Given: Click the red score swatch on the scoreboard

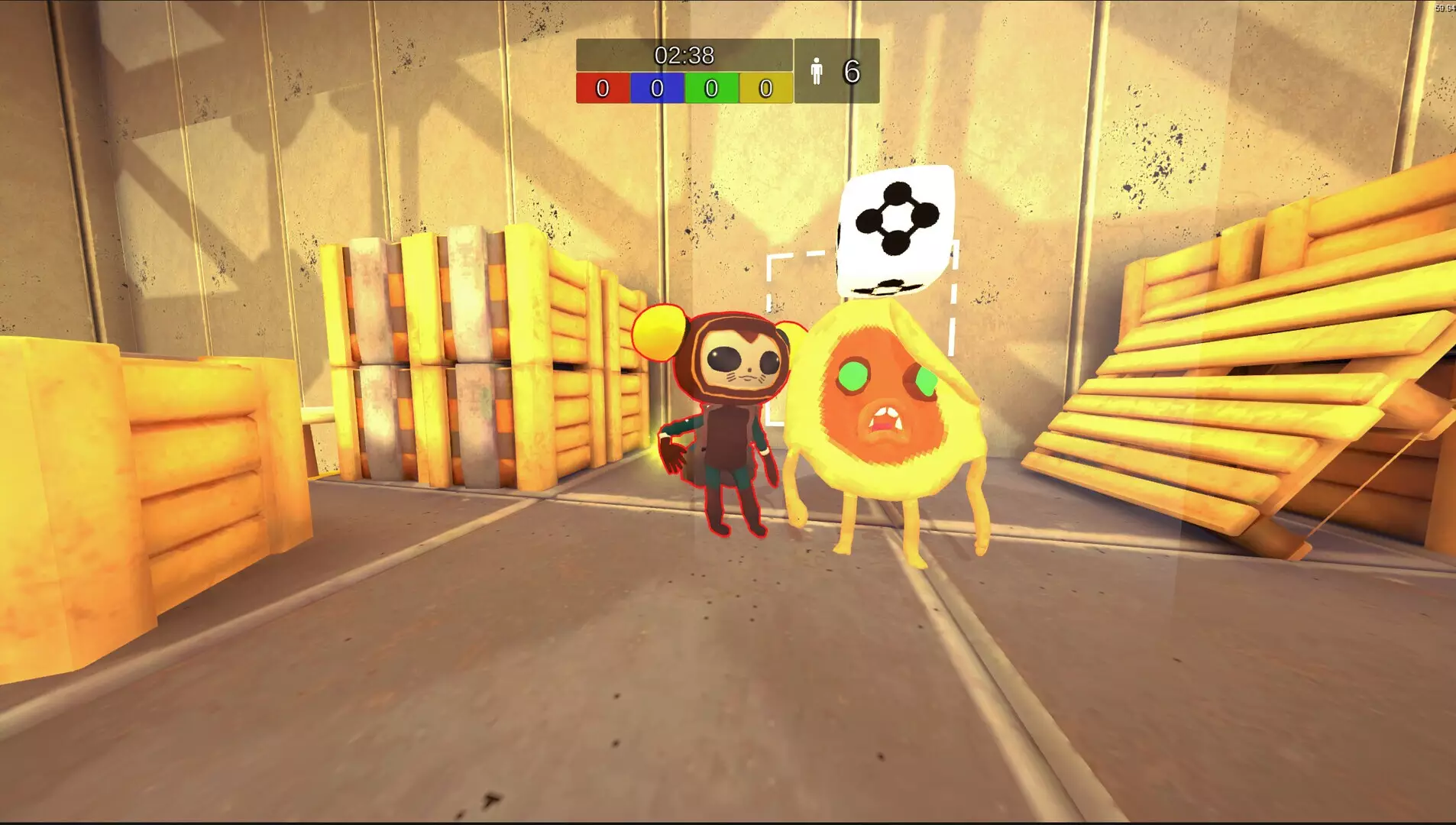Looking at the screenshot, I should pyautogui.click(x=603, y=89).
